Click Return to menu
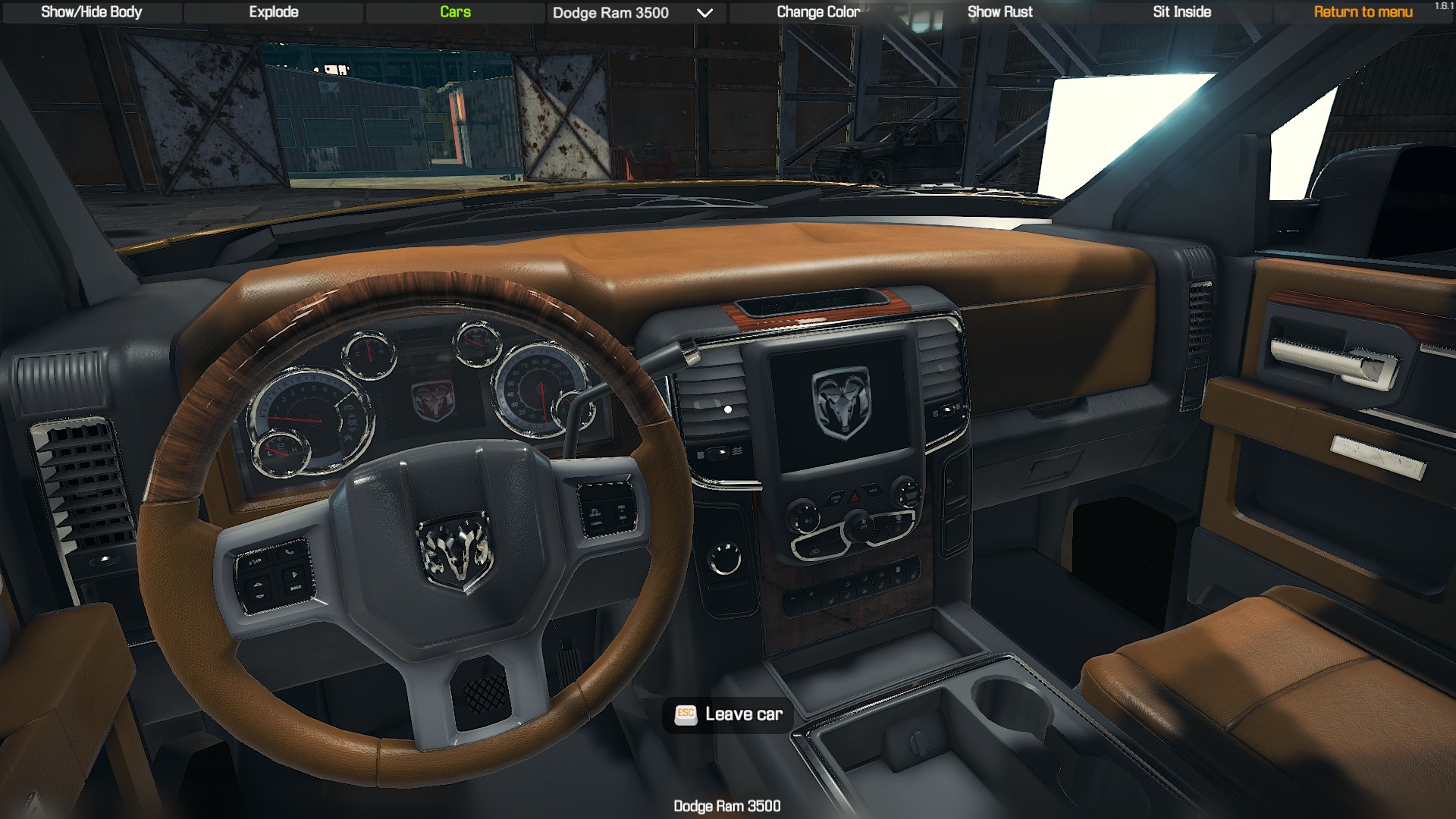This screenshot has width=1456, height=819. pos(1363,12)
